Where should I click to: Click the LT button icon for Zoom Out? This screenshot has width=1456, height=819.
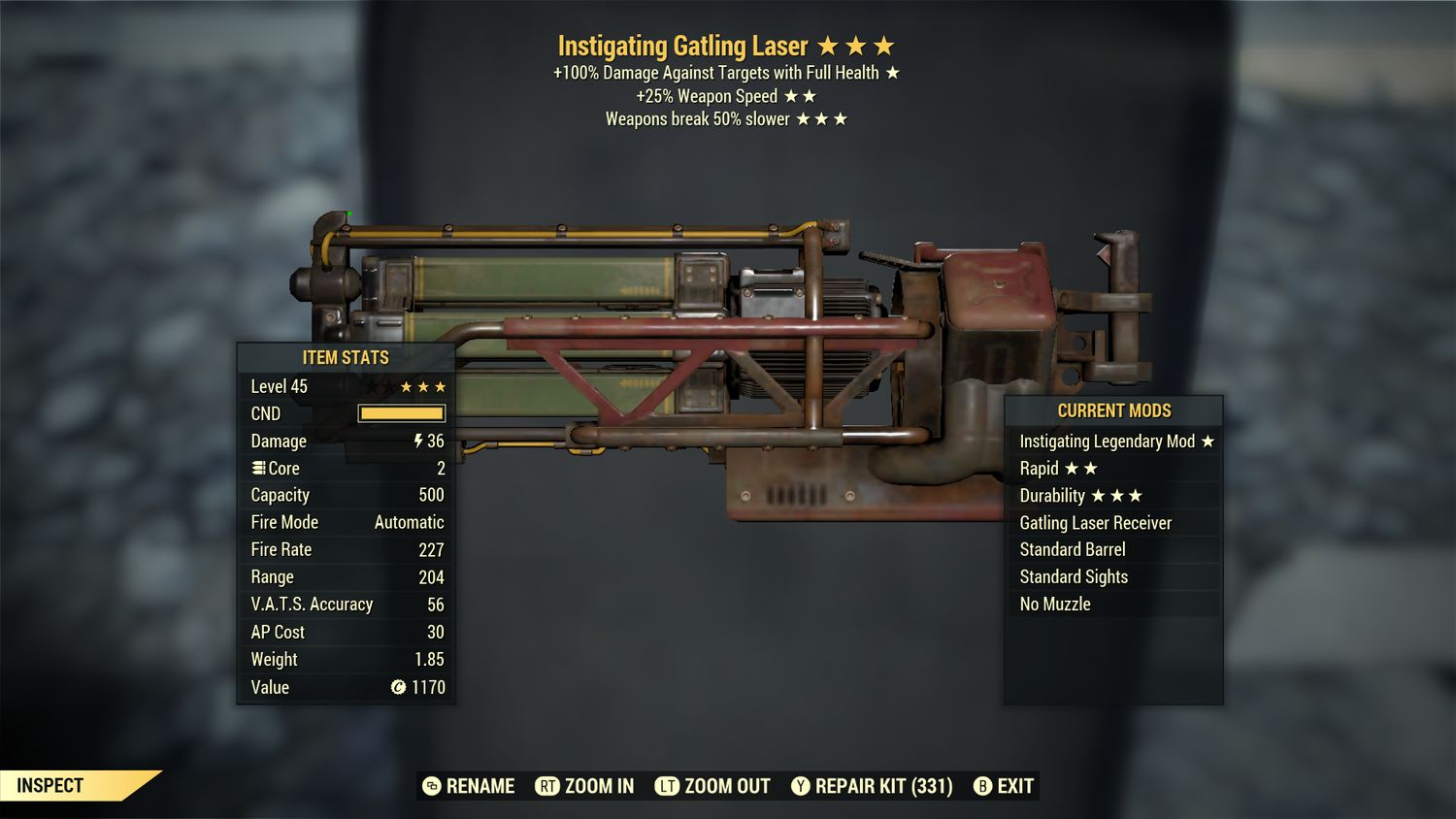tap(668, 786)
